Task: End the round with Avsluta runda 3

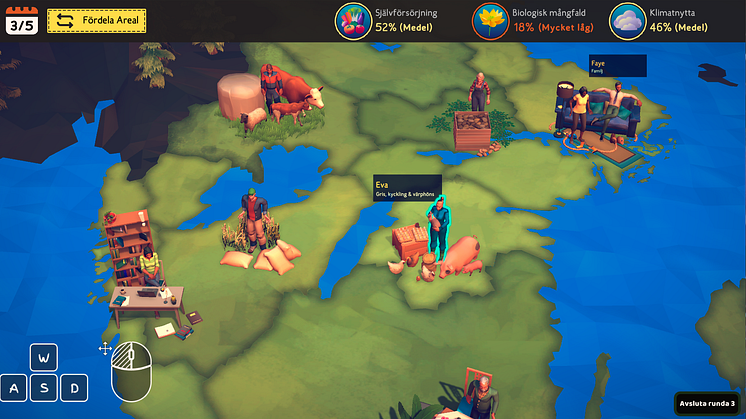Action: click(x=709, y=402)
